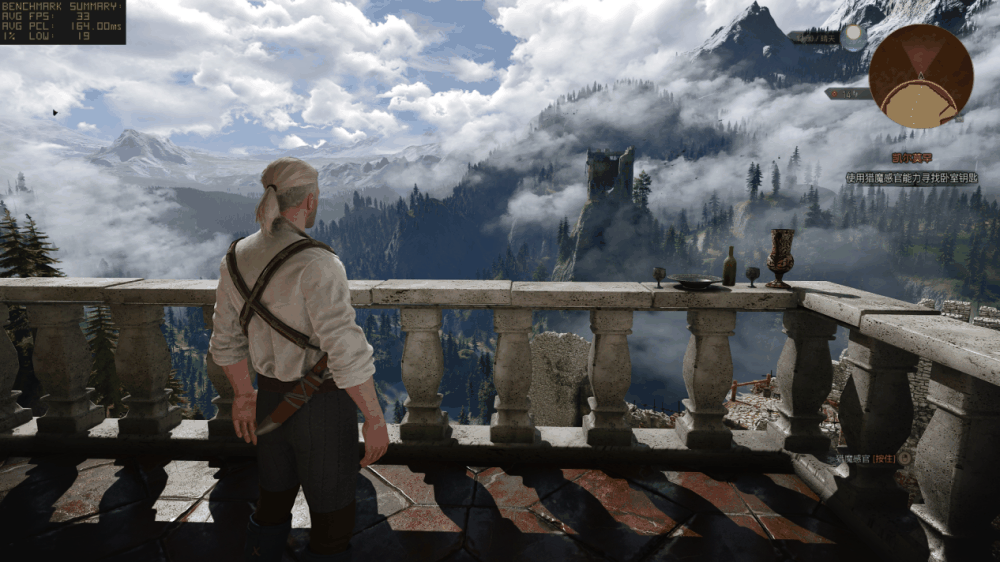Select the sunny weather icon beside the minimap
The image size is (1000, 562).
point(852,37)
